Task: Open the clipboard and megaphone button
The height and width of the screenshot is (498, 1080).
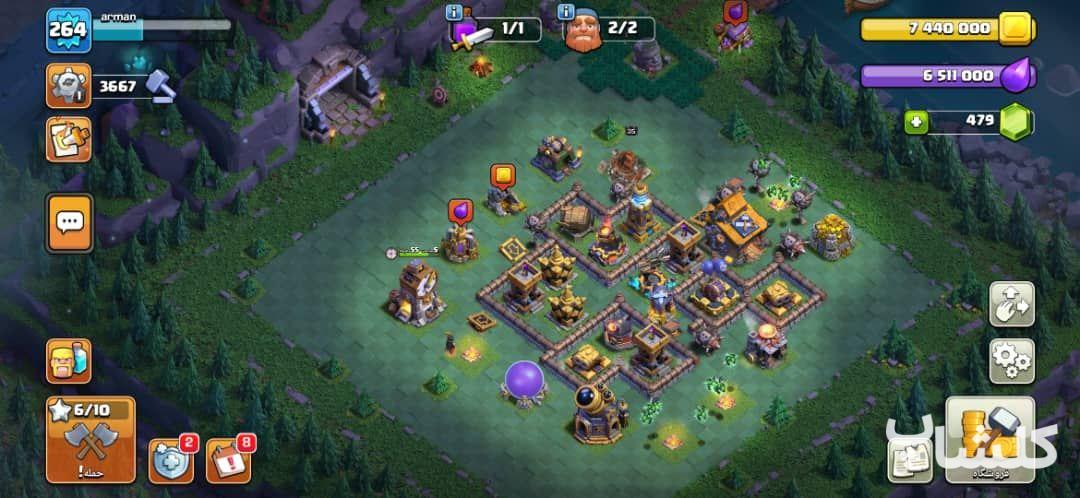Action: click(68, 139)
